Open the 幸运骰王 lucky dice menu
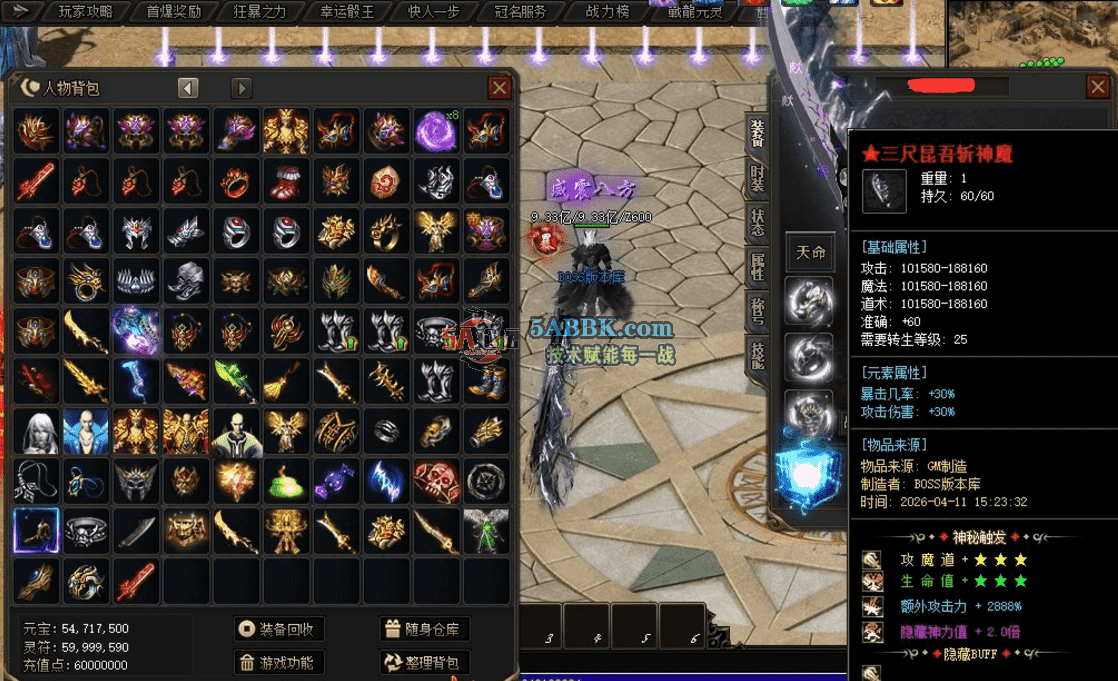The height and width of the screenshot is (681, 1118). pos(346,12)
